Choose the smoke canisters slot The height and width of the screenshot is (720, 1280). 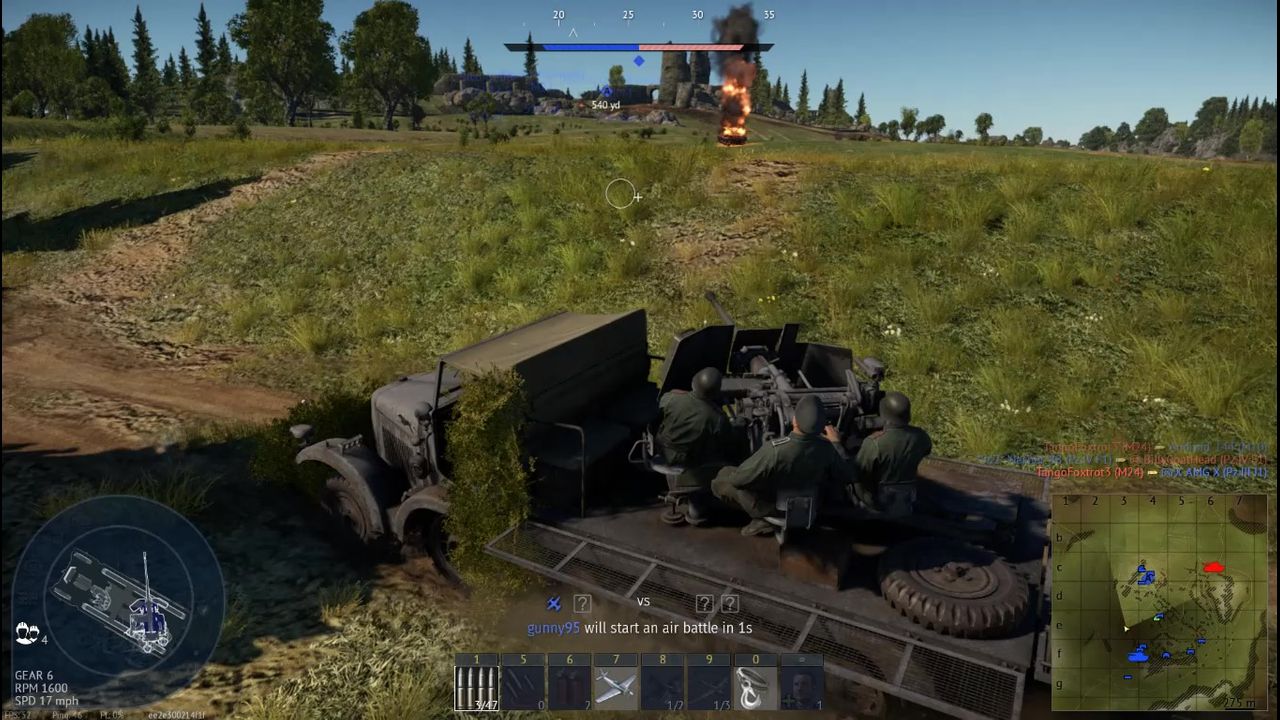click(x=569, y=687)
